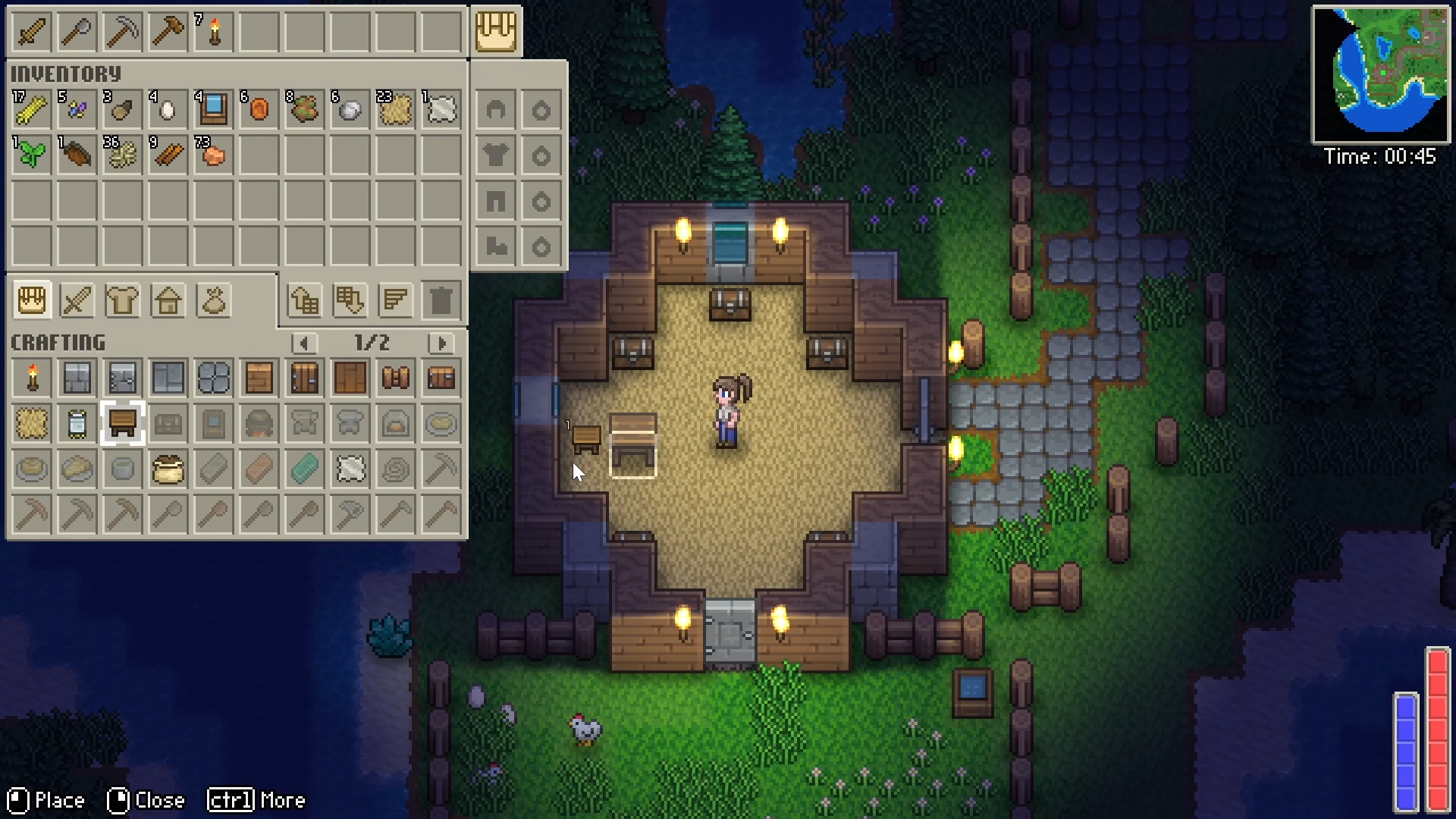Select the wooden sword in the hotbar
Viewport: 1456px width, 819px height.
tap(31, 33)
